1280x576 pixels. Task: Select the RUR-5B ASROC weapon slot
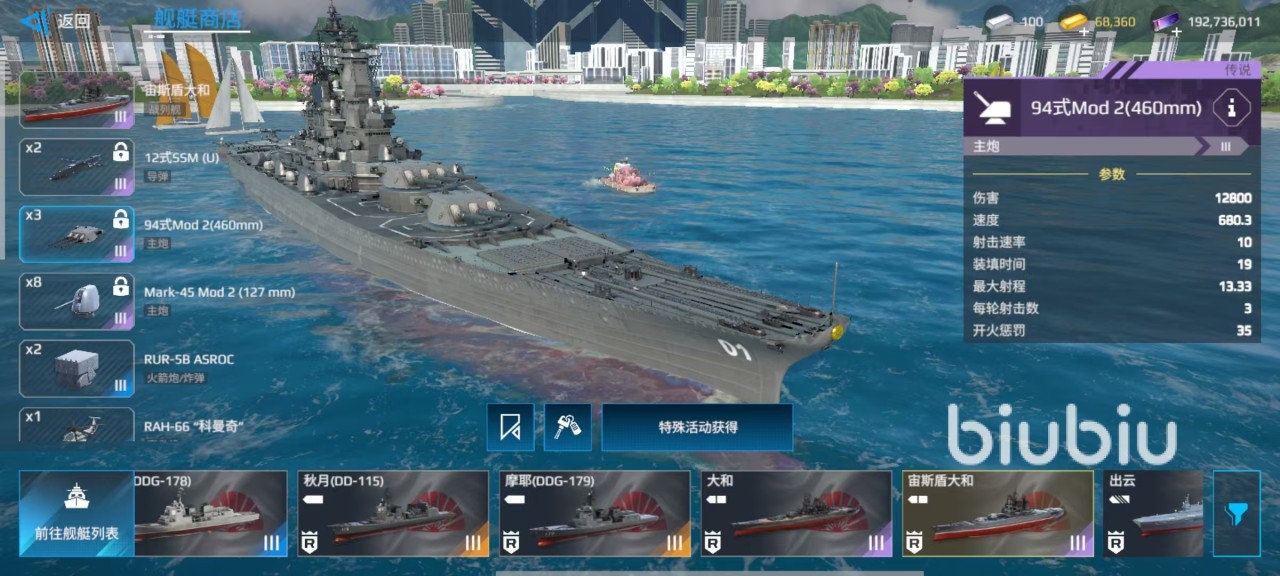(x=77, y=368)
